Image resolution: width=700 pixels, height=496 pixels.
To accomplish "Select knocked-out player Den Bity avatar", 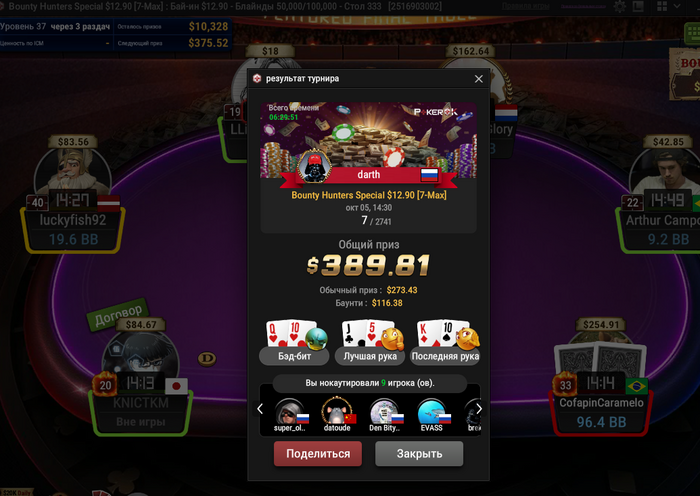I will [x=385, y=411].
